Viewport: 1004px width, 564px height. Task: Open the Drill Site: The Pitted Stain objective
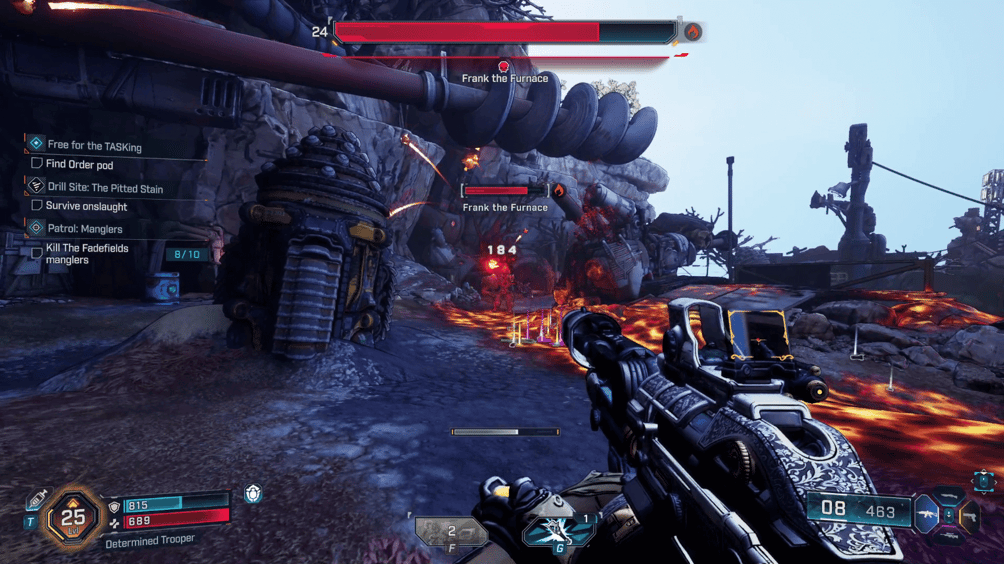click(105, 188)
